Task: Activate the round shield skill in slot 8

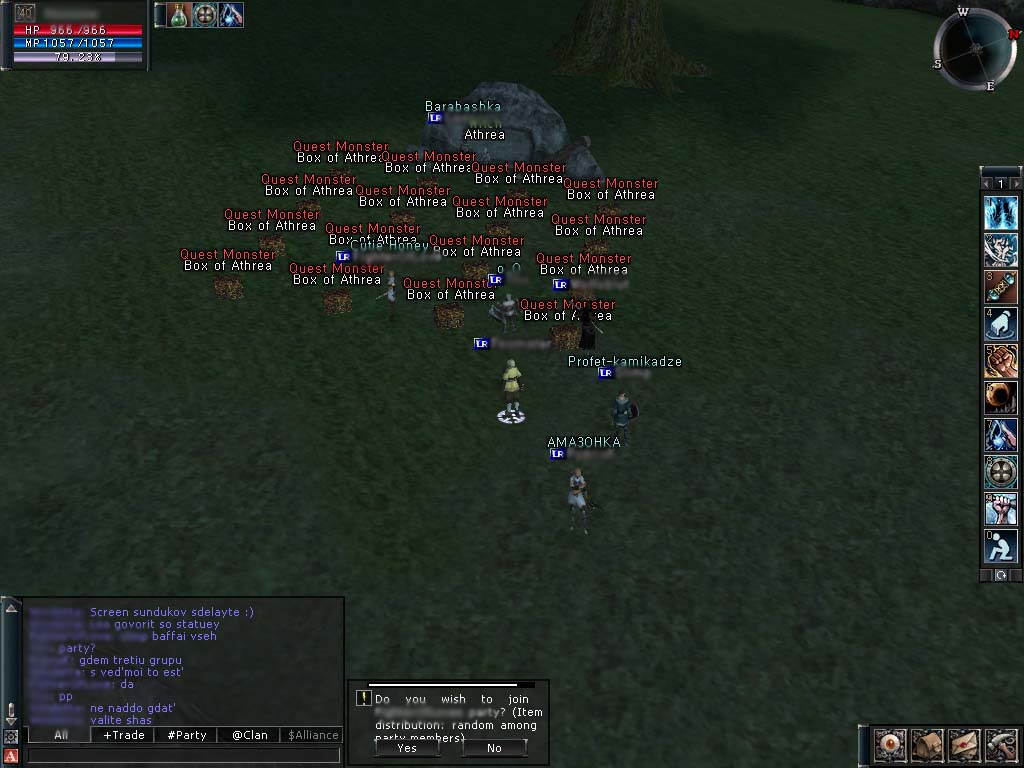Action: pos(1000,472)
